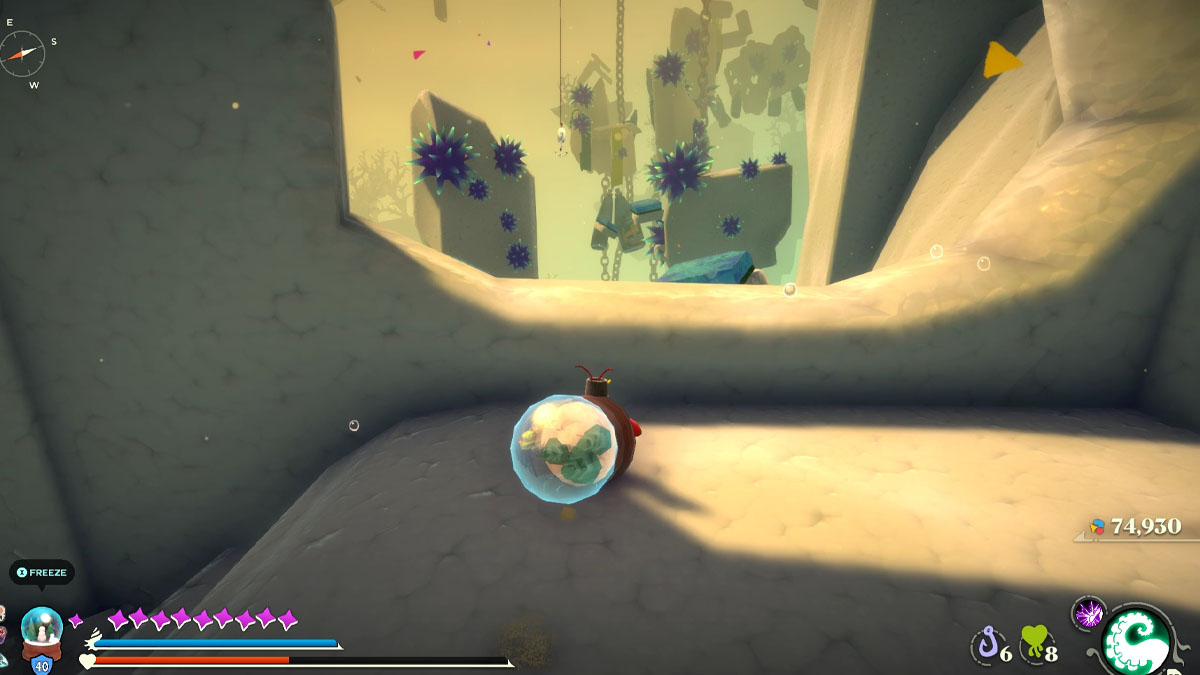Select the snow globe Freeze shell icon
Image resolution: width=1200 pixels, height=675 pixels.
42,627
